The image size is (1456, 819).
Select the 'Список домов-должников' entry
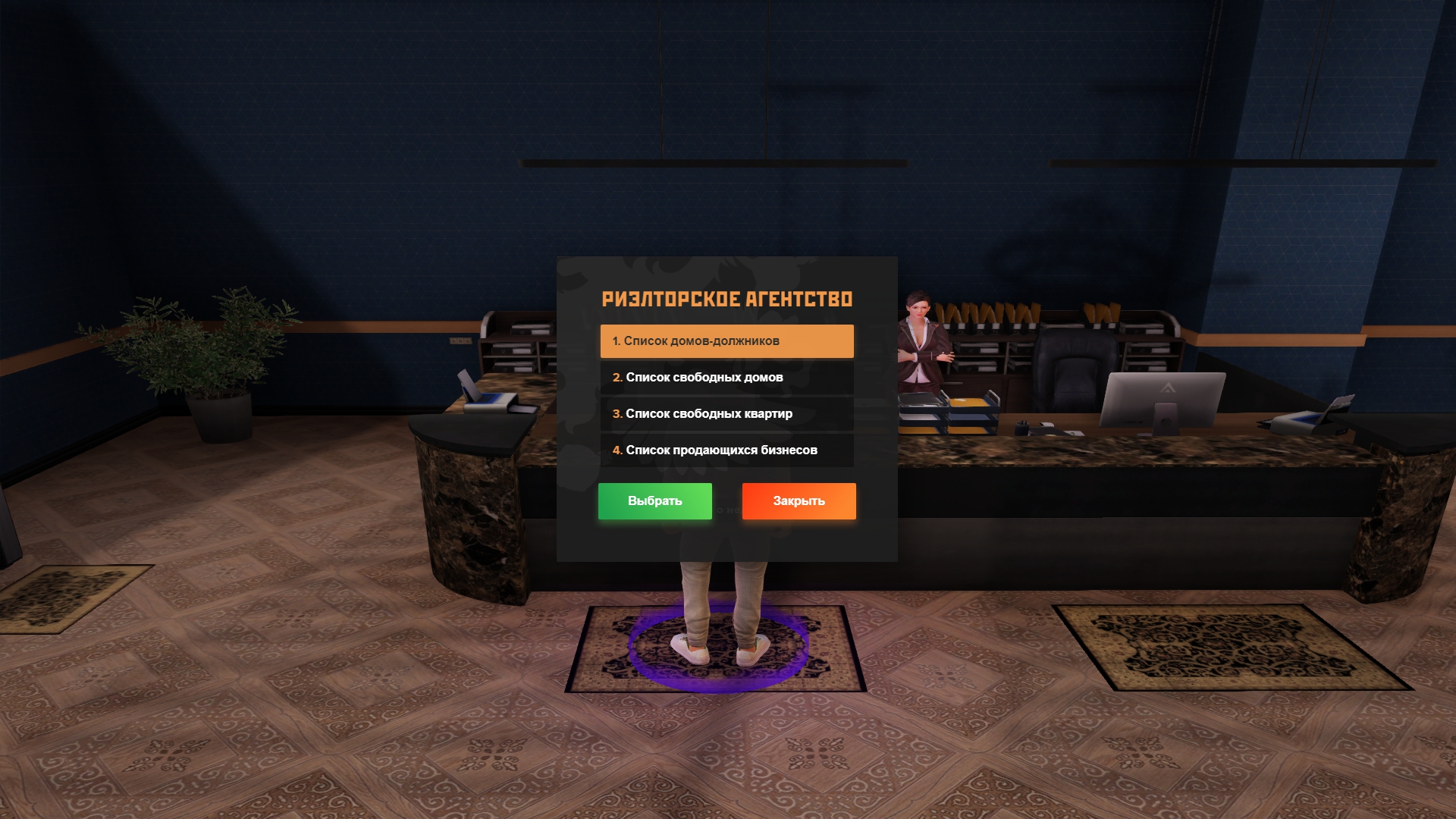click(726, 341)
